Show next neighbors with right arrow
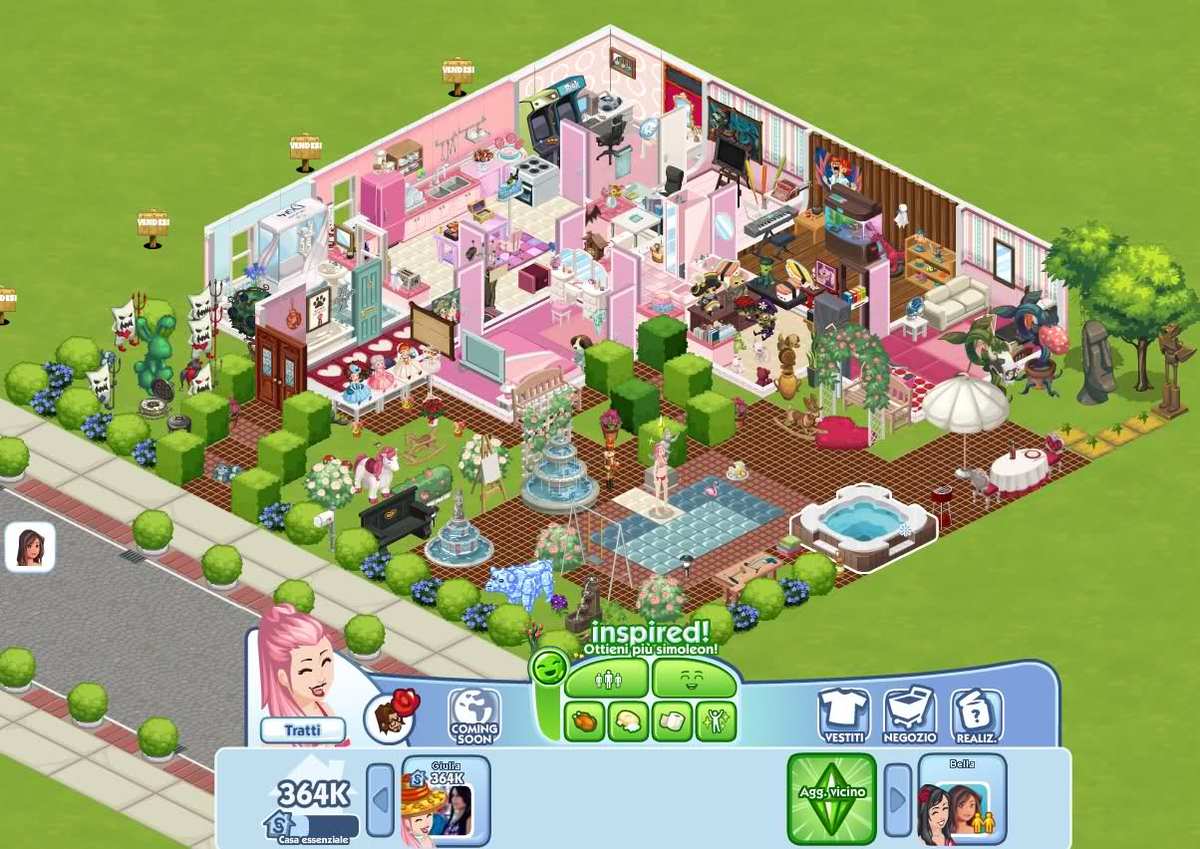Viewport: 1200px width, 849px height. [x=897, y=800]
